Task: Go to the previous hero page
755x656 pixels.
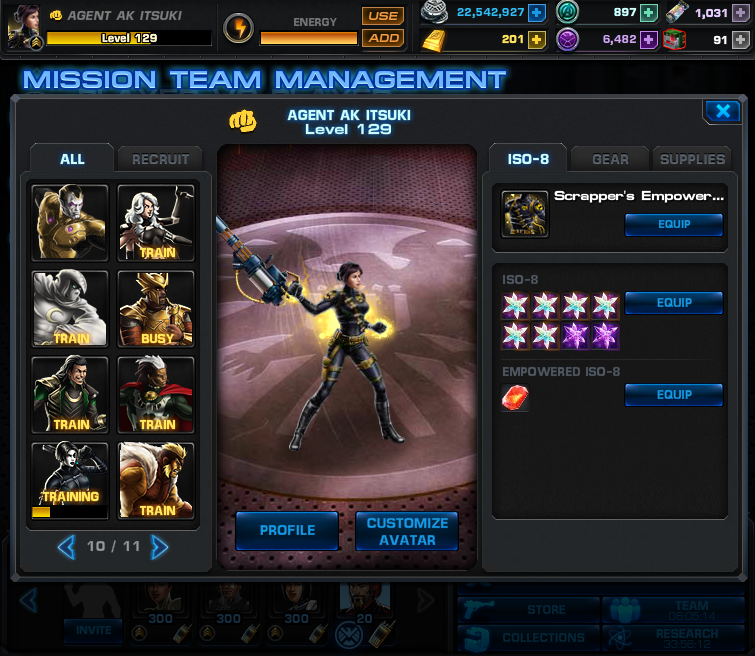Action: [x=66, y=547]
